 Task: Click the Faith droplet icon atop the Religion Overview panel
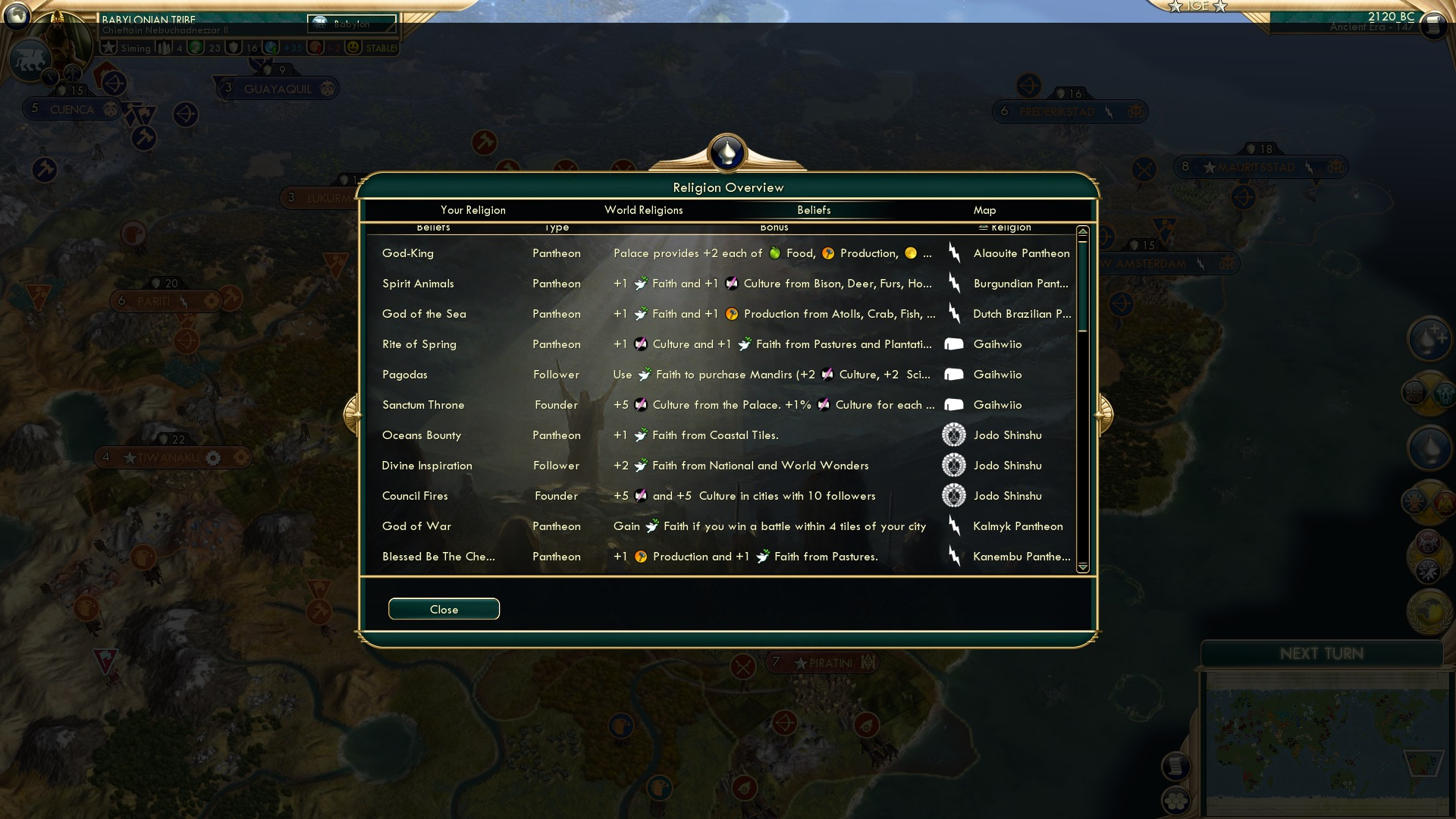click(726, 152)
